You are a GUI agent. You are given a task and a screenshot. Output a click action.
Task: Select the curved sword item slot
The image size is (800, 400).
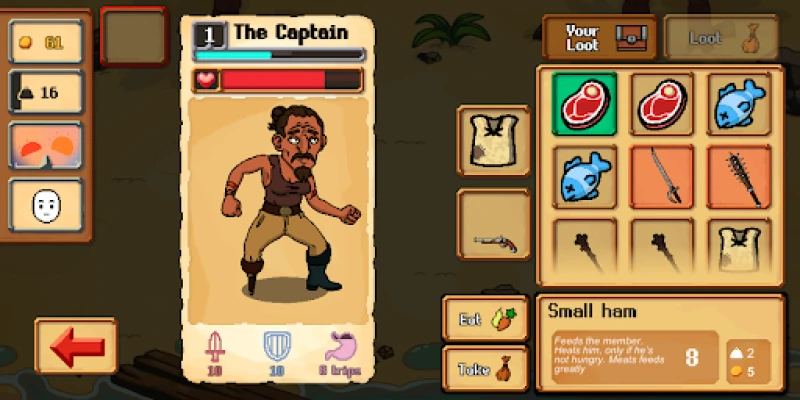662,176
